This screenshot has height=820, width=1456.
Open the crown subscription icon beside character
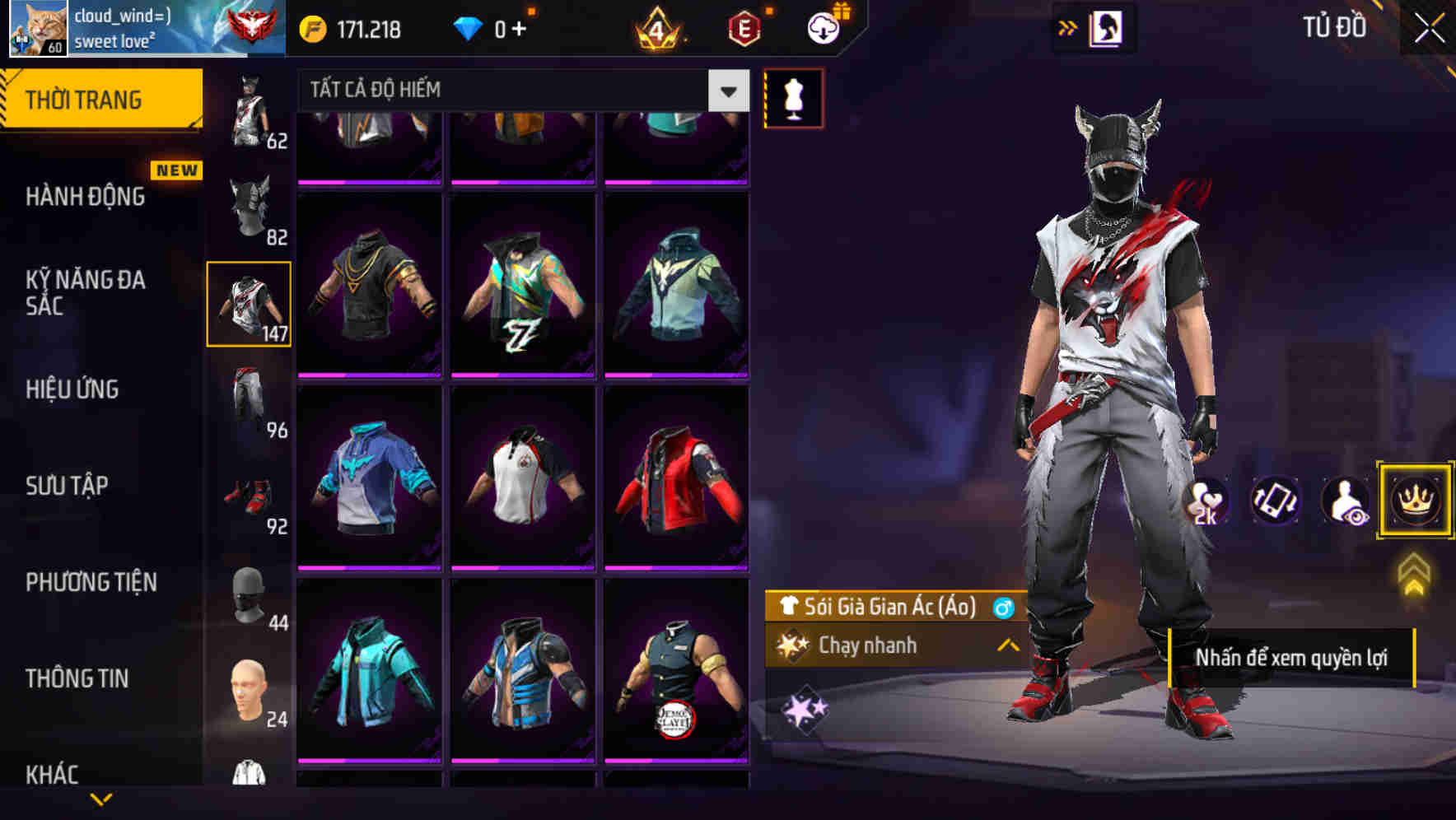[1413, 501]
